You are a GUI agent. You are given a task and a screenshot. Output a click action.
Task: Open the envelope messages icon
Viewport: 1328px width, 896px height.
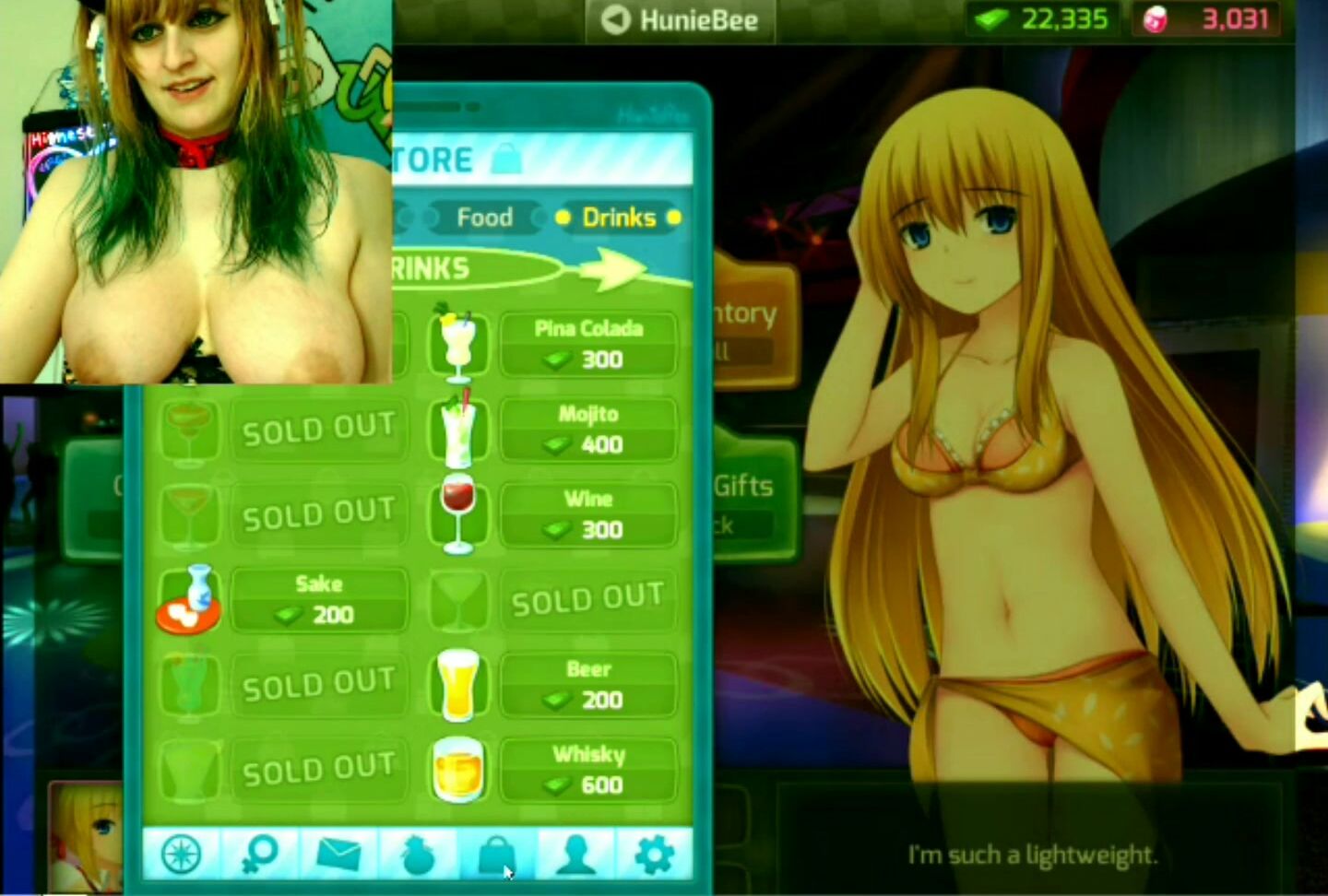(339, 855)
